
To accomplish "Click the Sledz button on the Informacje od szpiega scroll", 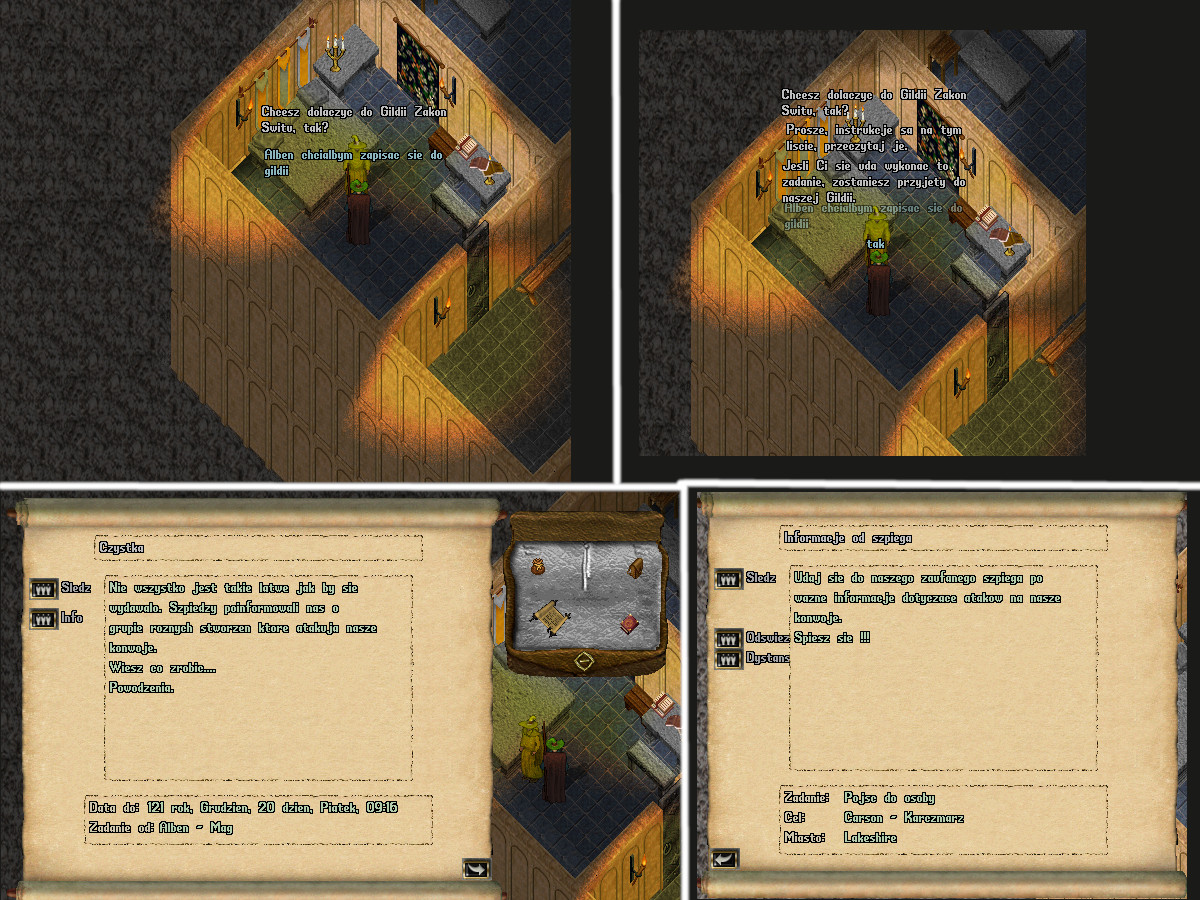I will click(x=729, y=579).
